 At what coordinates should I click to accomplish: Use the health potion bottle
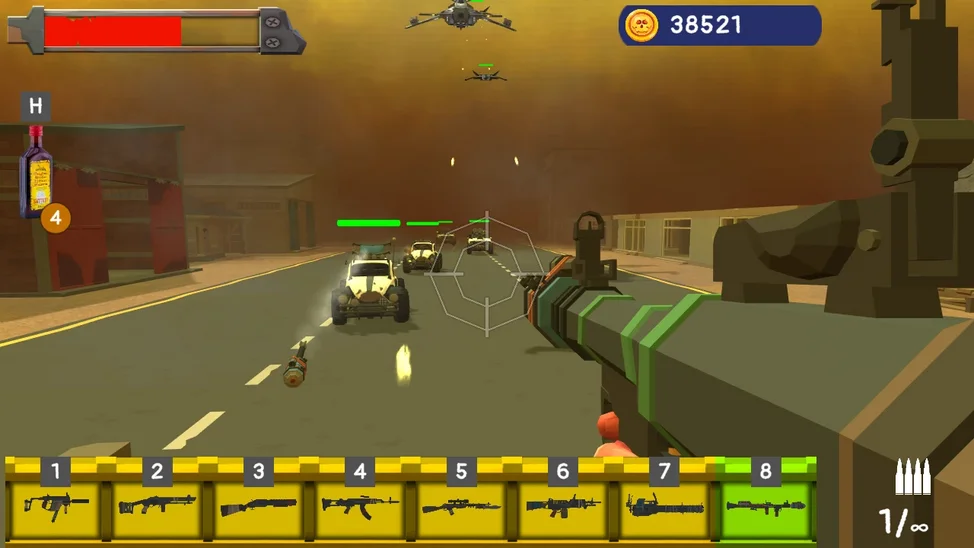37,172
